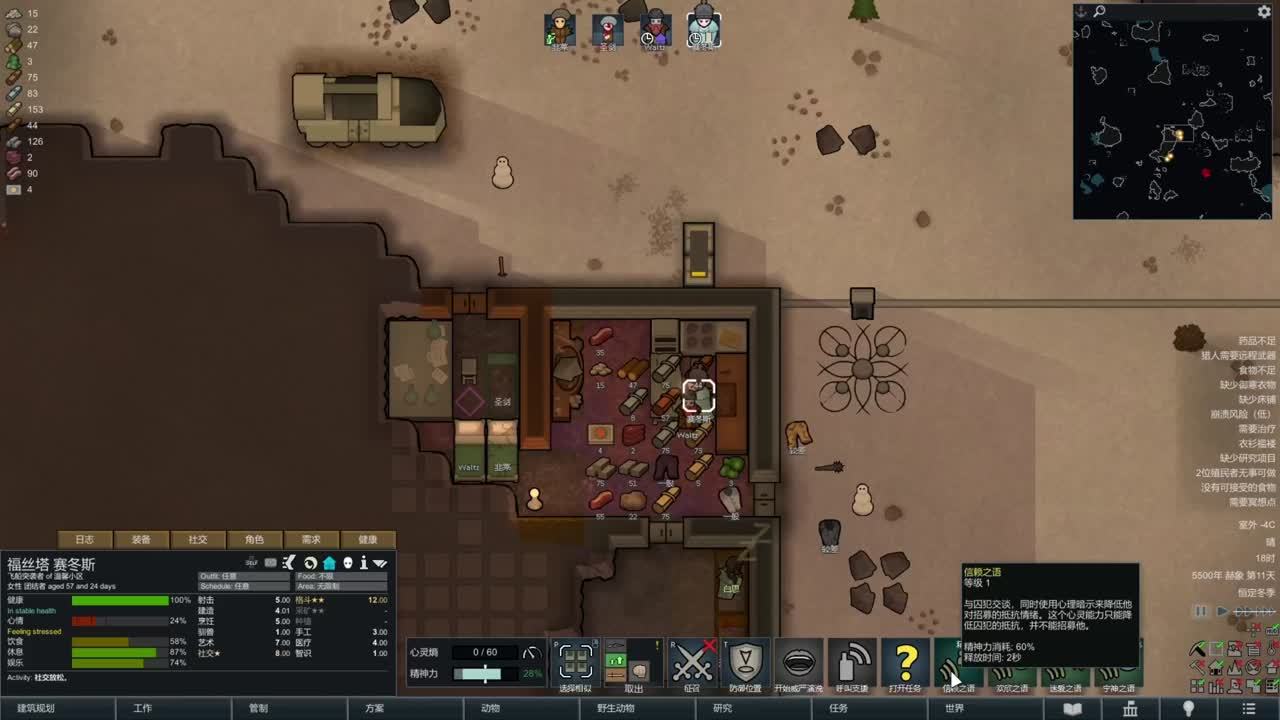Use the 选择相似 (select similar) command
The image size is (1280, 720).
point(575,663)
